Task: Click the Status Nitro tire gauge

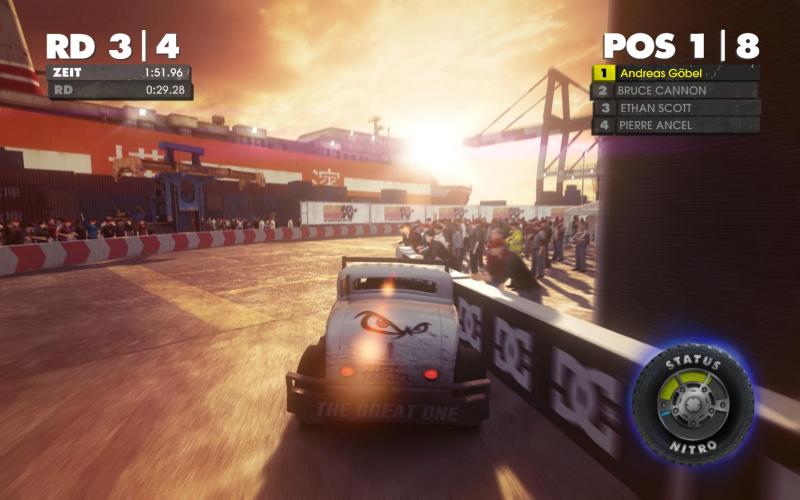Action: 692,403
